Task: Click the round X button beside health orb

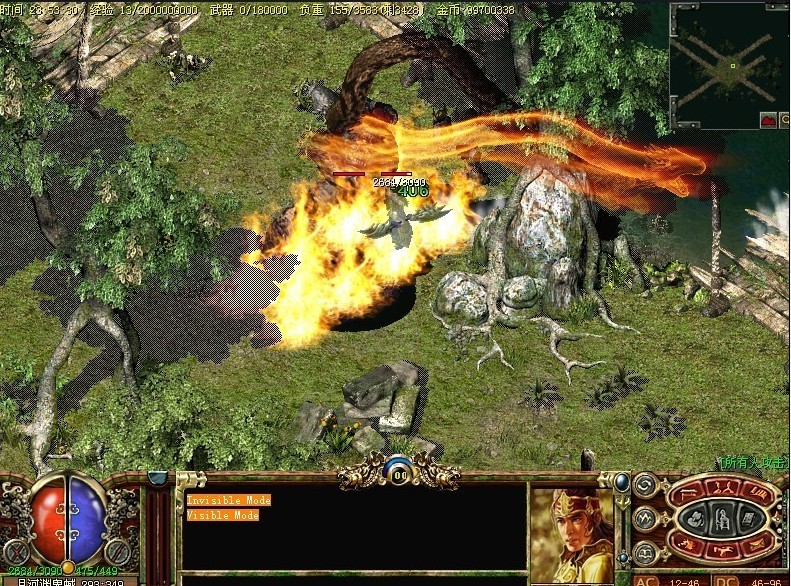Action: (16, 551)
